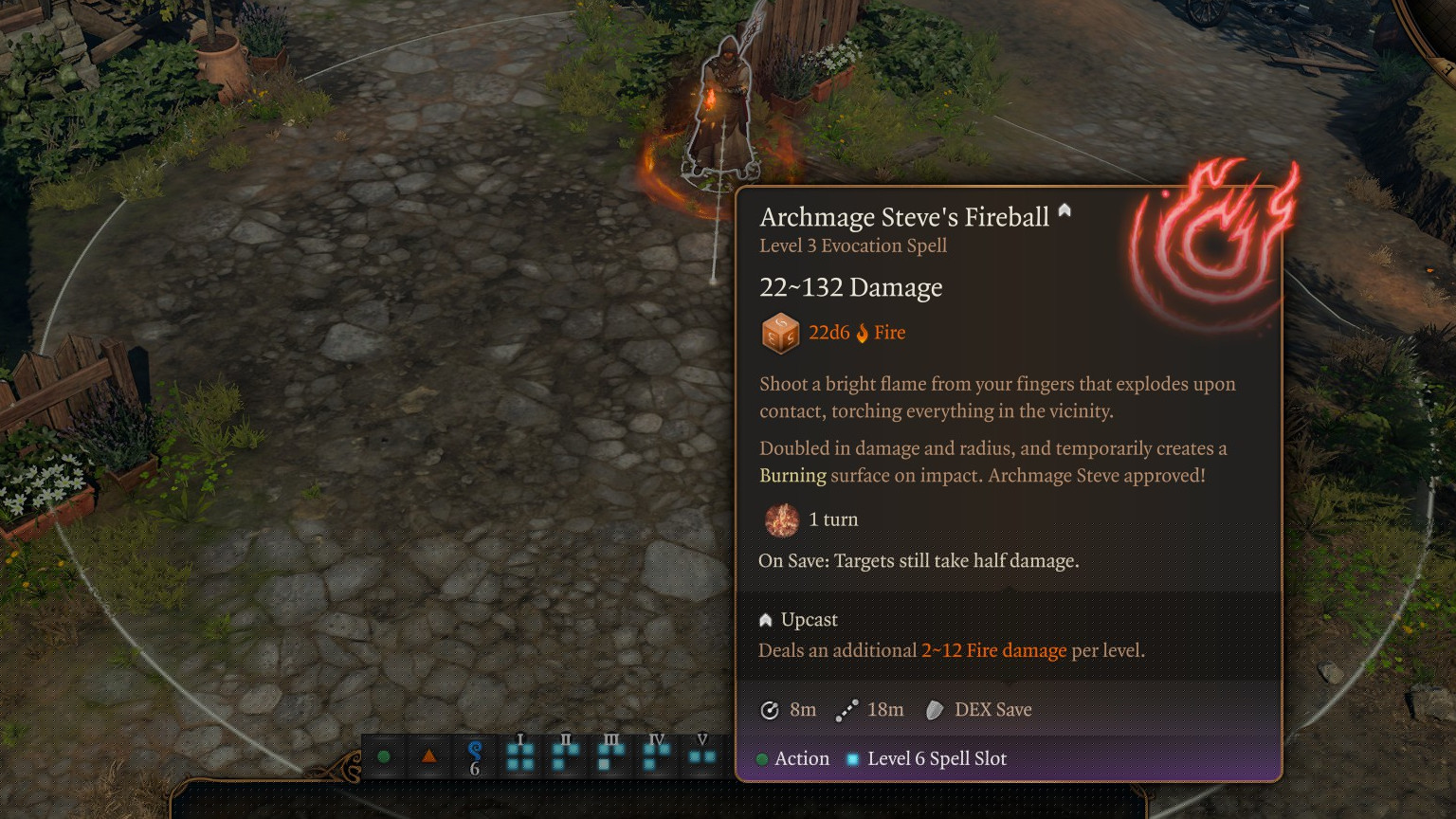
Task: Filter by Level I spell slots
Action: pos(519,755)
